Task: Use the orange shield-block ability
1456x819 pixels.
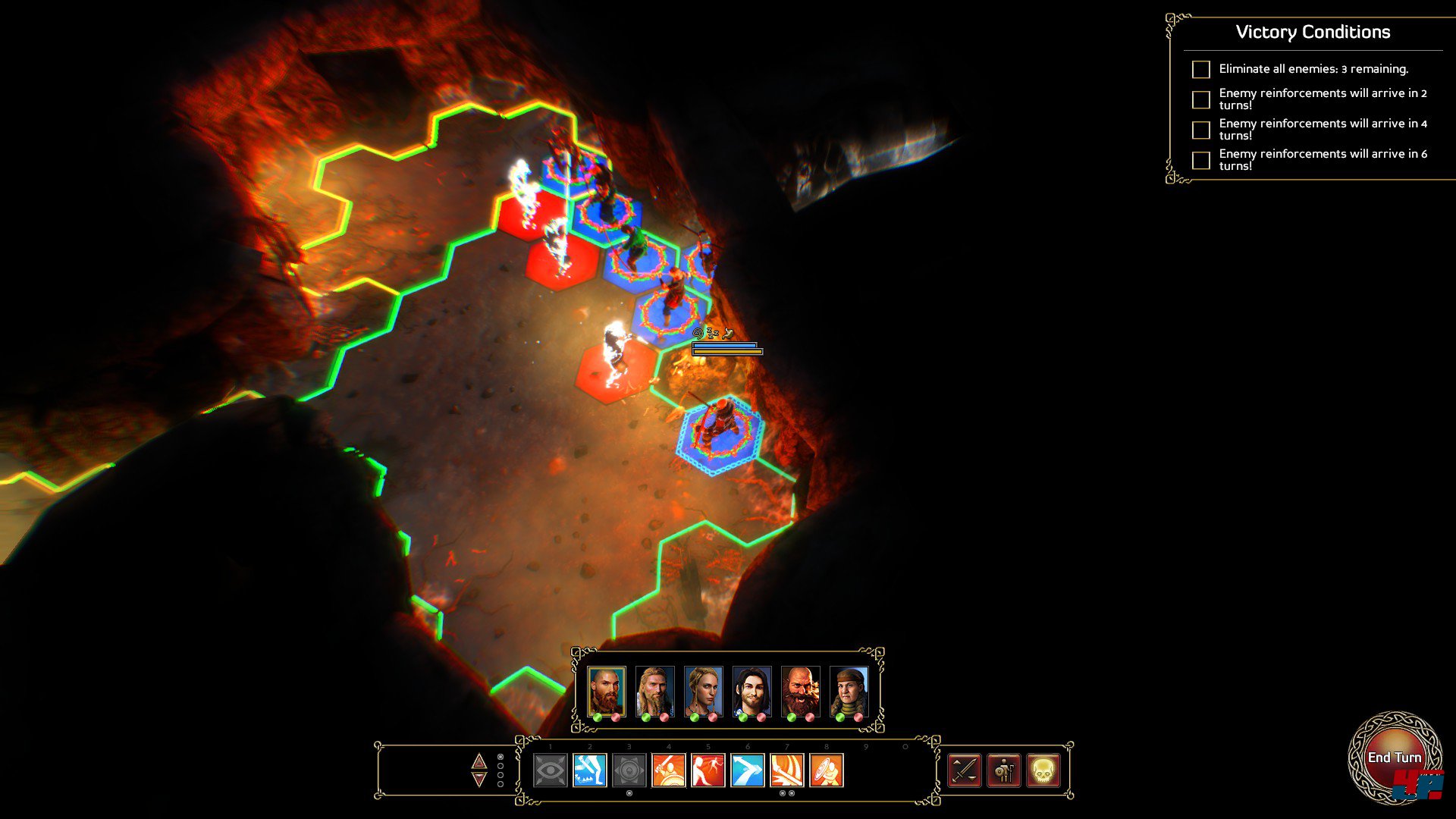Action: pyautogui.click(x=827, y=770)
